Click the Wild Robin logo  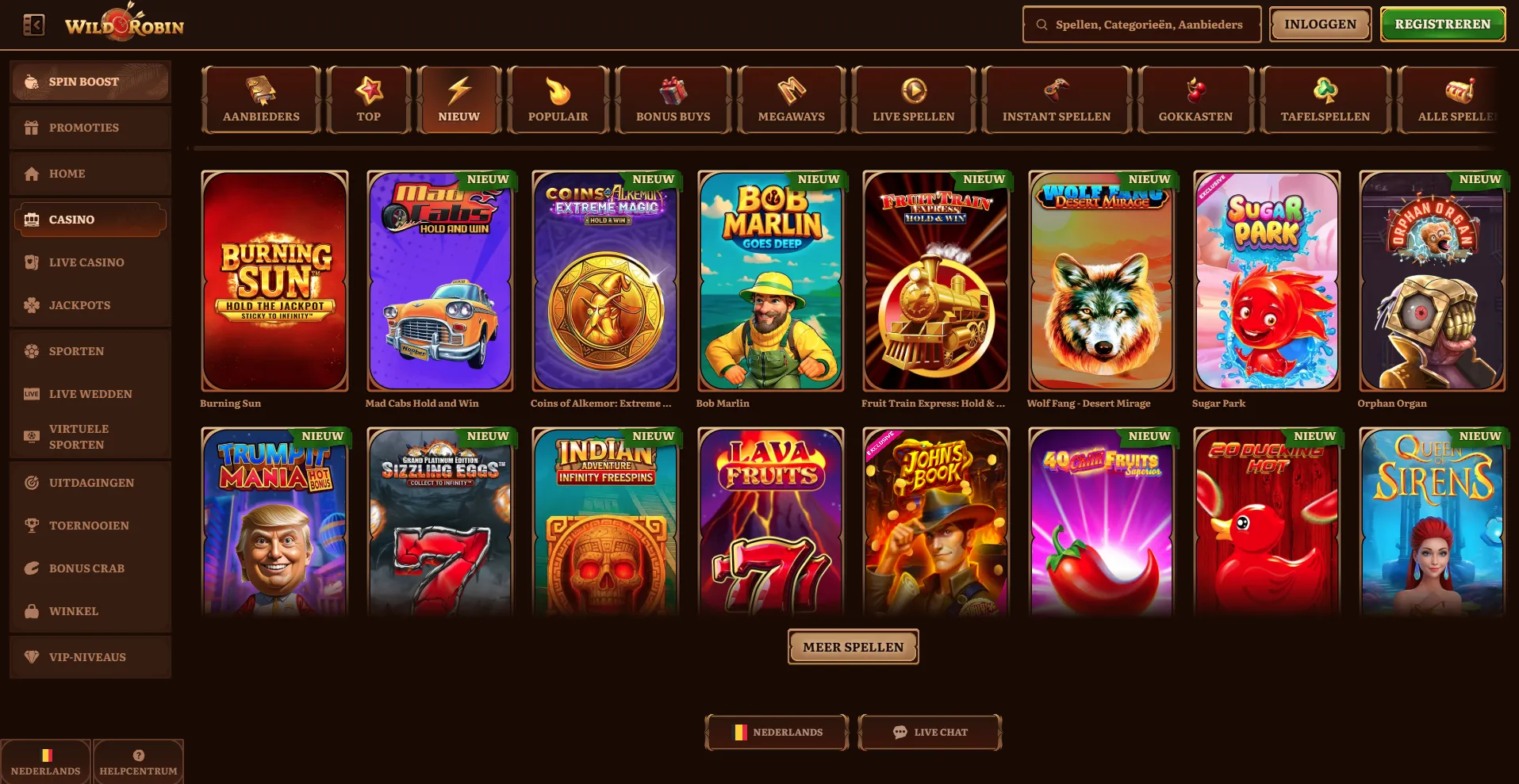click(x=123, y=24)
